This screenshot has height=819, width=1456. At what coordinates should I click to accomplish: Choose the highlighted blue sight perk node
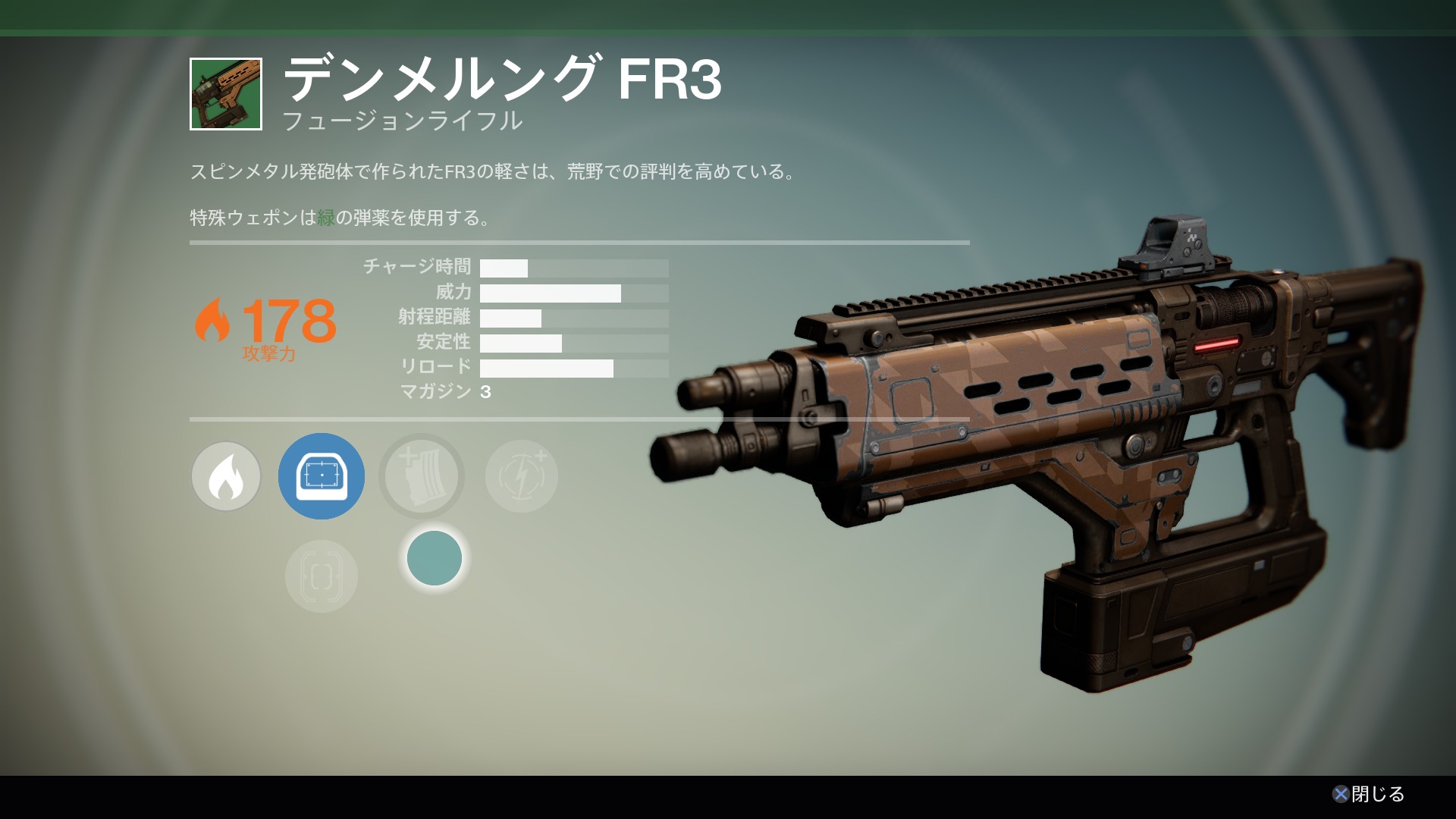[322, 476]
